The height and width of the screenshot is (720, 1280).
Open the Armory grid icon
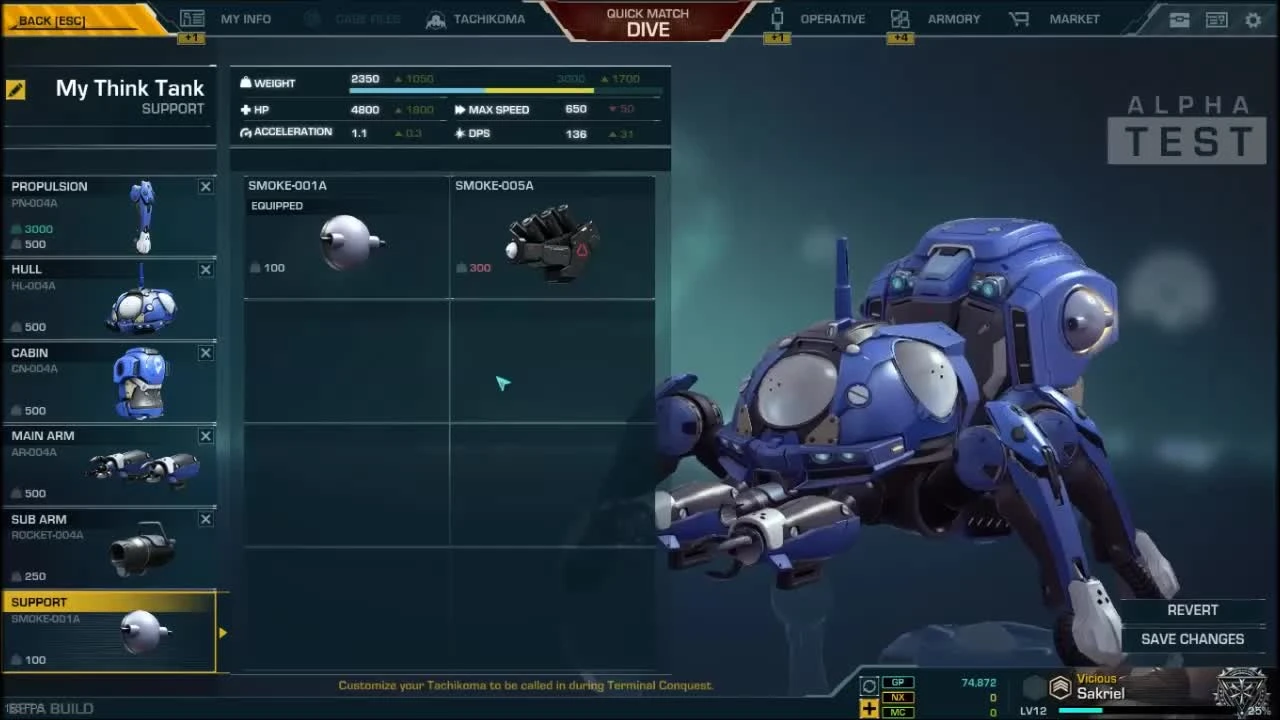click(x=899, y=18)
